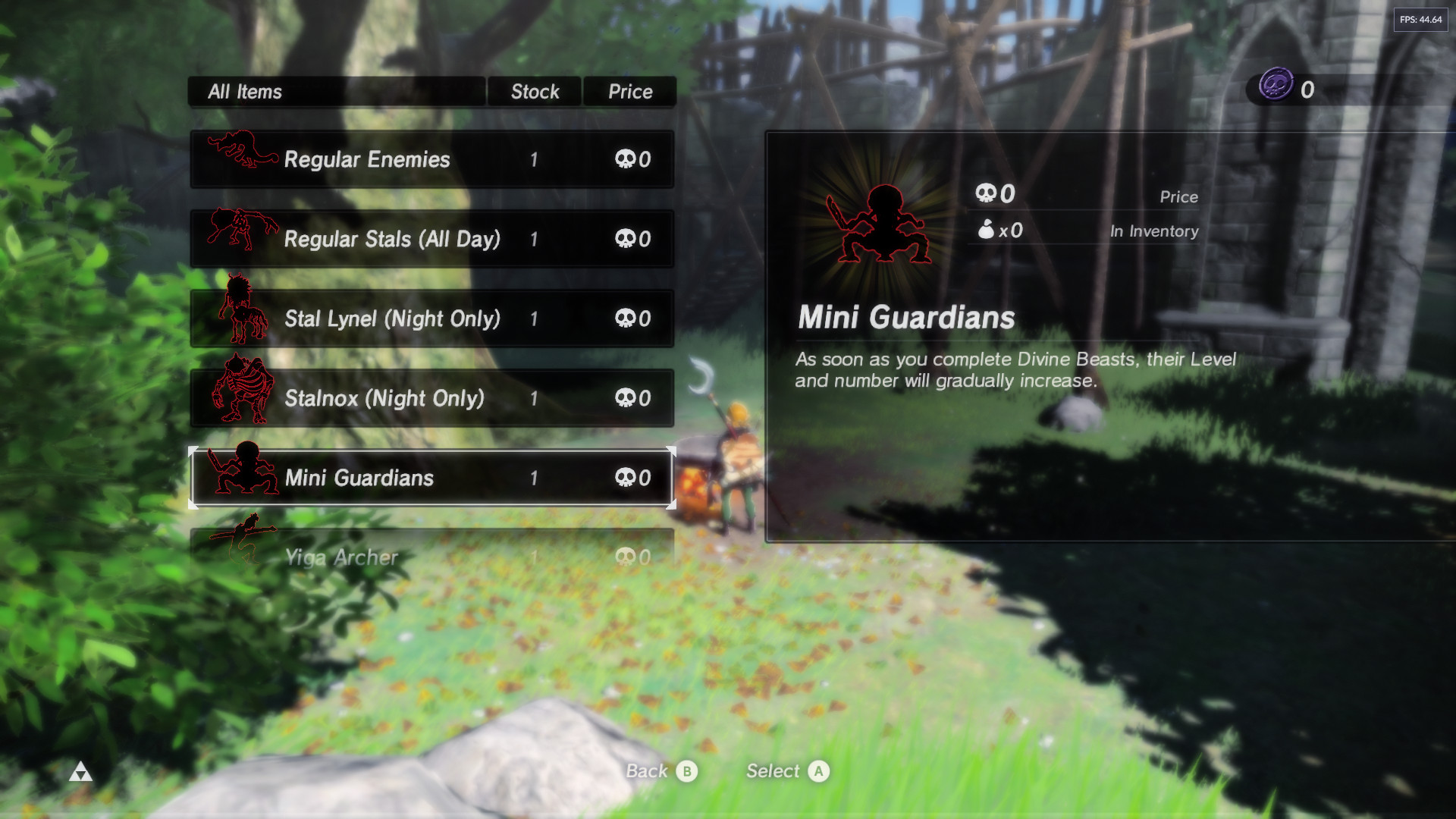
Task: Highlight the Regular Stals (All Day) entry
Action: tap(431, 239)
